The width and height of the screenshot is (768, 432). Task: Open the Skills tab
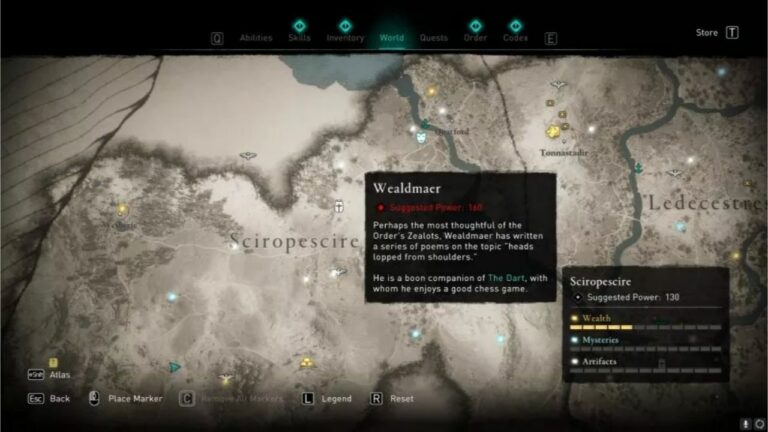pyautogui.click(x=299, y=37)
